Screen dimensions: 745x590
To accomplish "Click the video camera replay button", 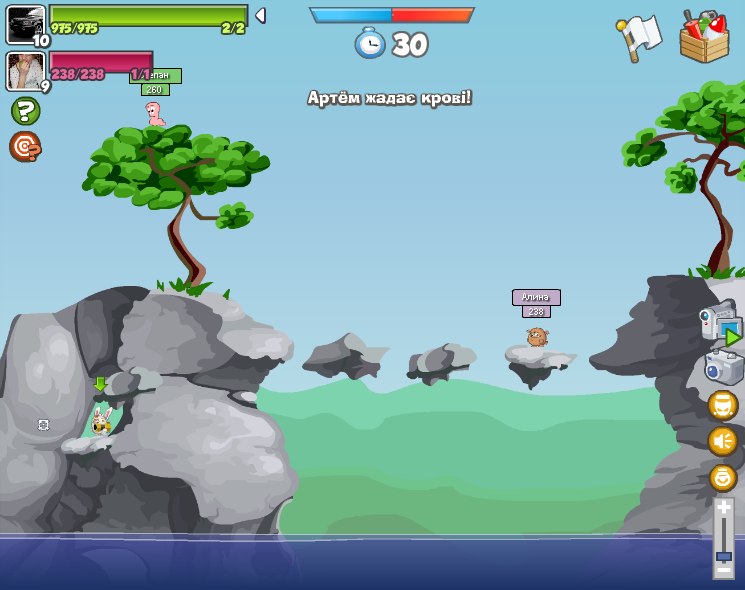I will [x=721, y=323].
